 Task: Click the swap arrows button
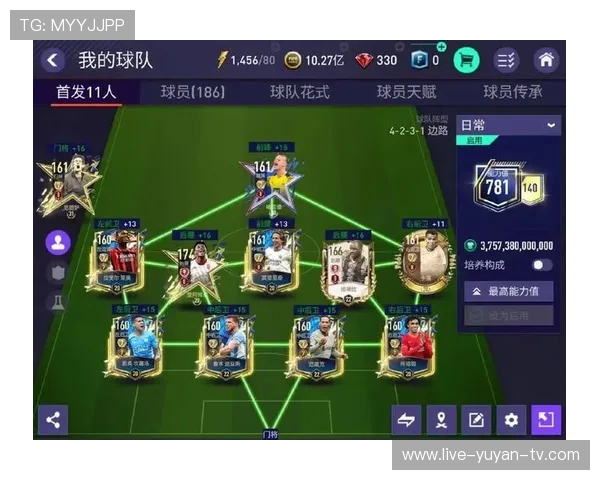406,420
